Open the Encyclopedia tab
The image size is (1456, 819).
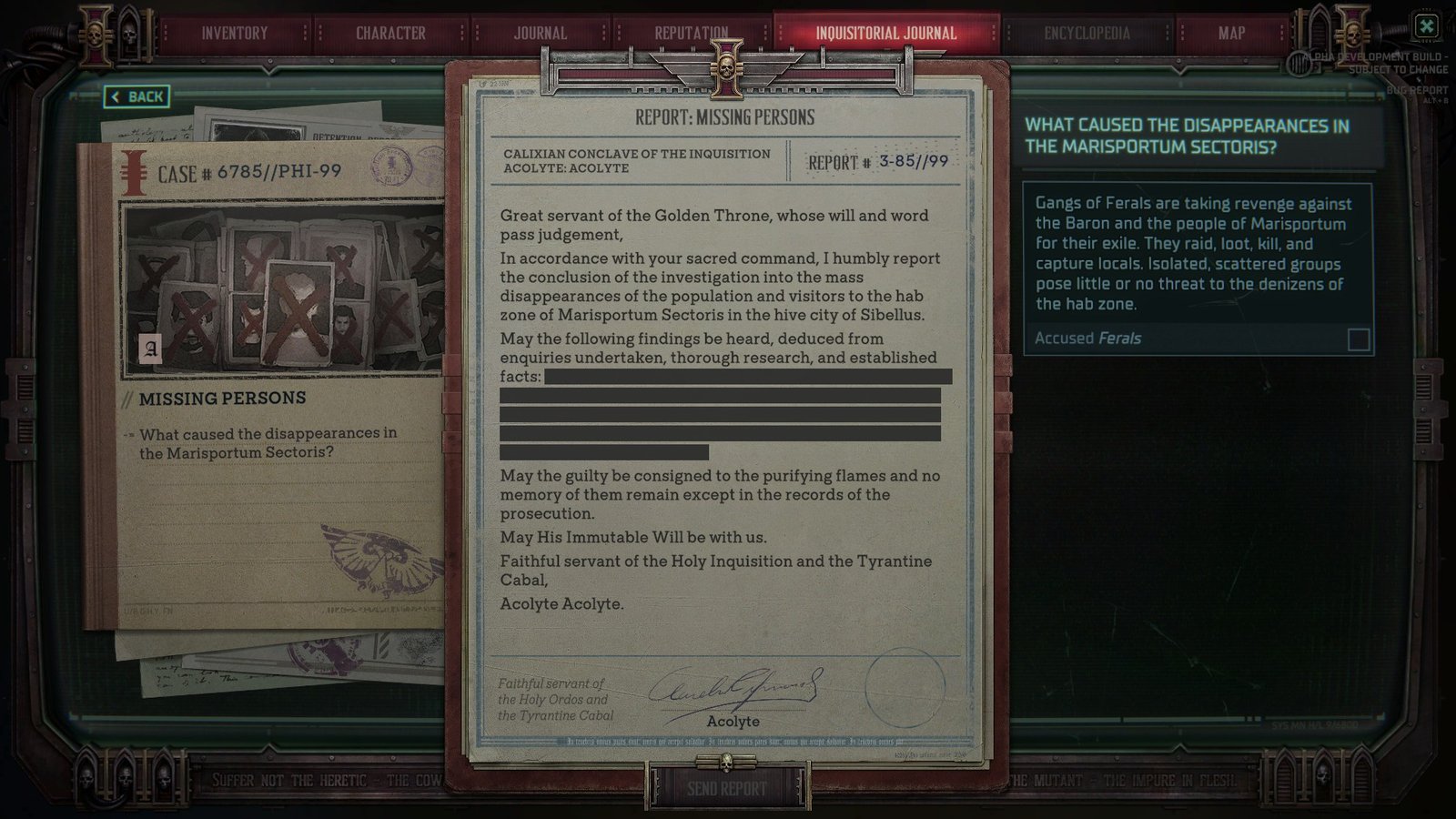tap(1087, 33)
